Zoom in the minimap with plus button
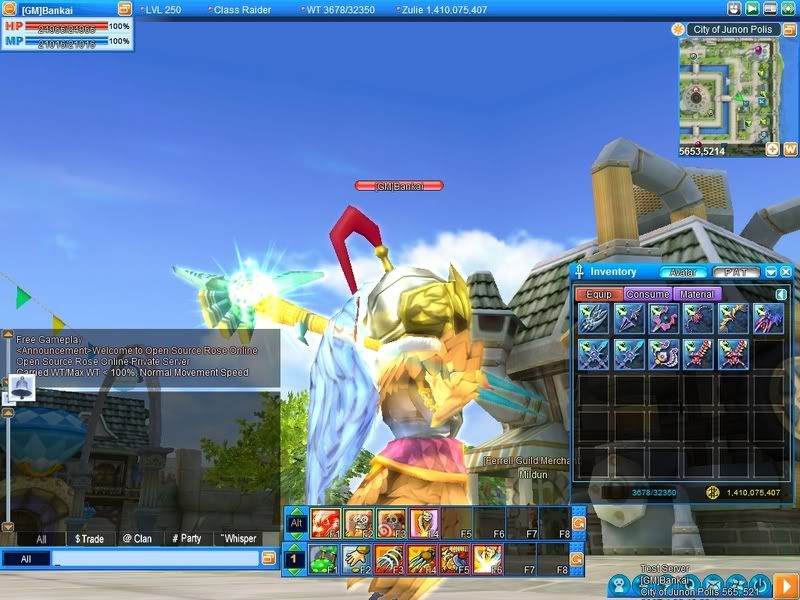The height and width of the screenshot is (600, 800). (x=772, y=149)
